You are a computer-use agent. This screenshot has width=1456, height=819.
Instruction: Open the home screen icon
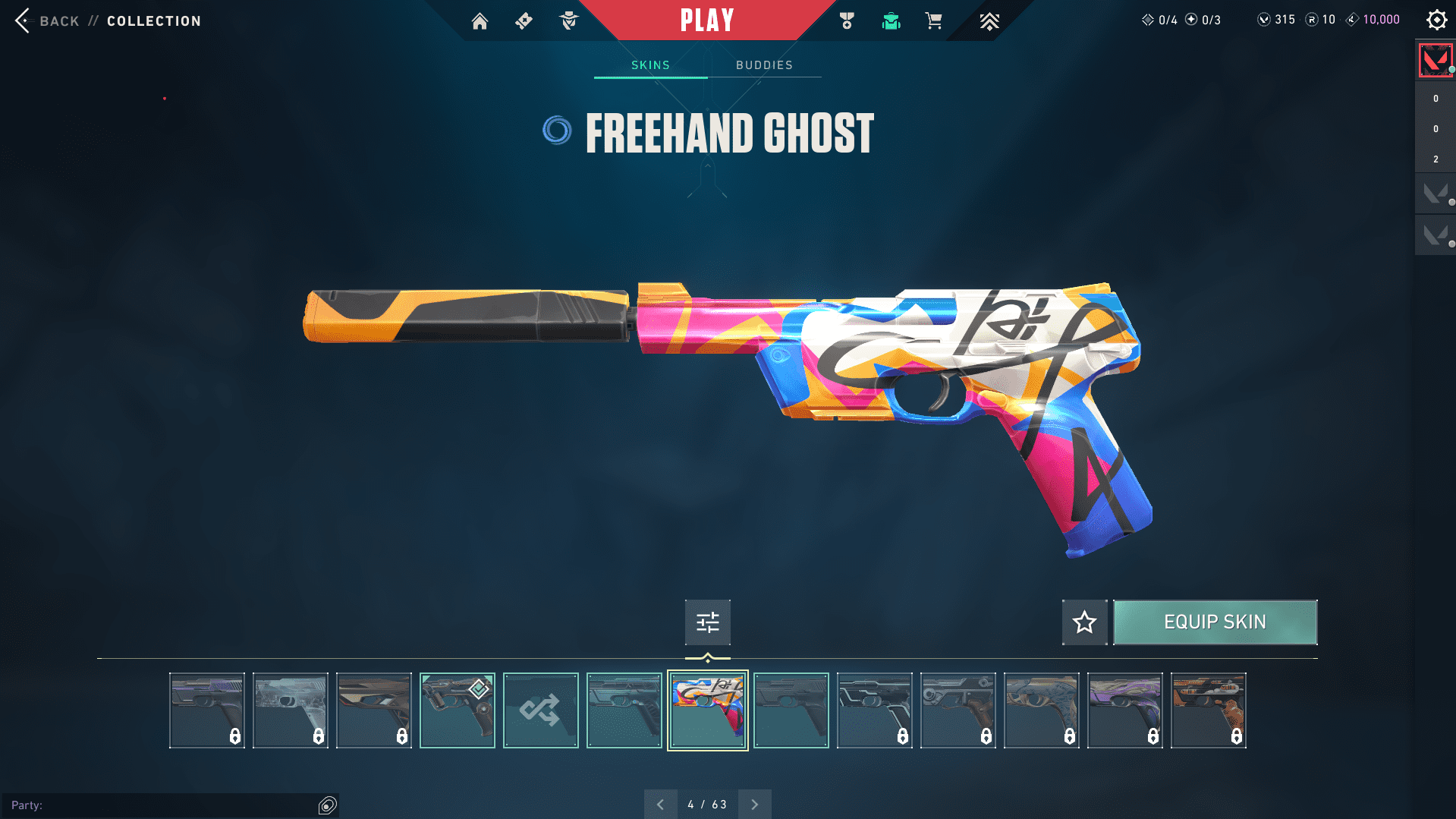pyautogui.click(x=480, y=21)
